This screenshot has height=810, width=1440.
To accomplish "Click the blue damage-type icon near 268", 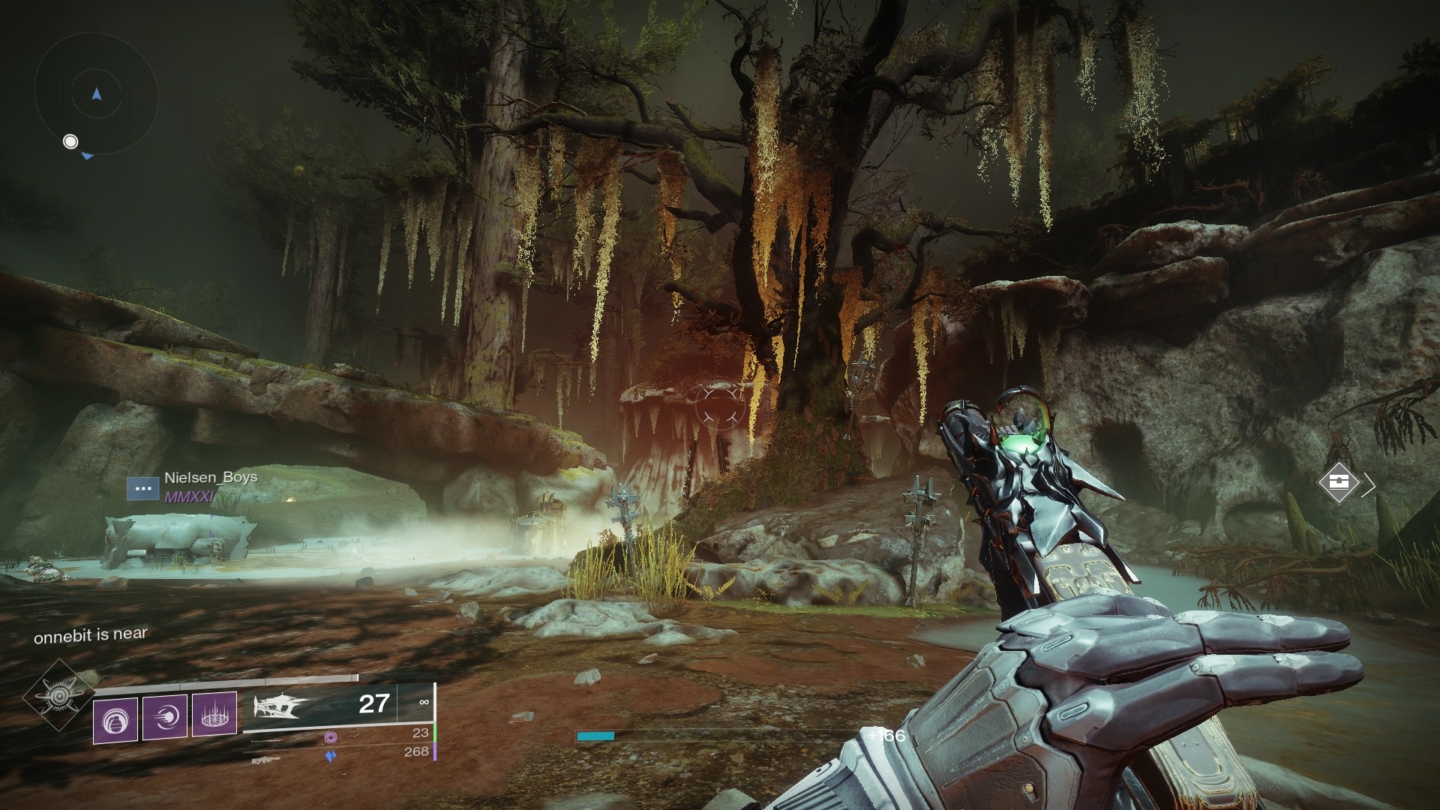I will 331,755.
